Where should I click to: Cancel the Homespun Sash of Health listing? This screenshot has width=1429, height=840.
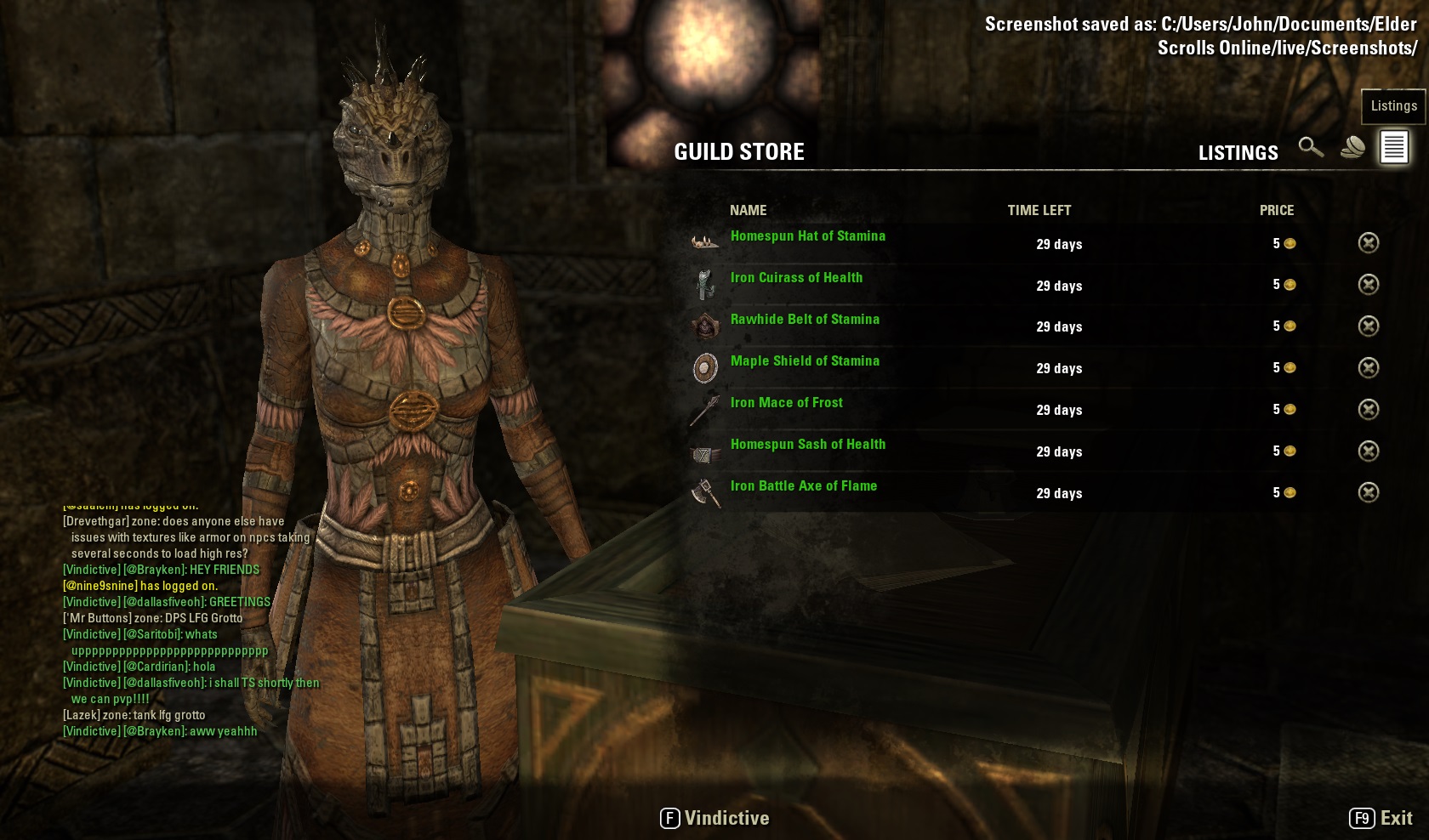pos(1368,451)
